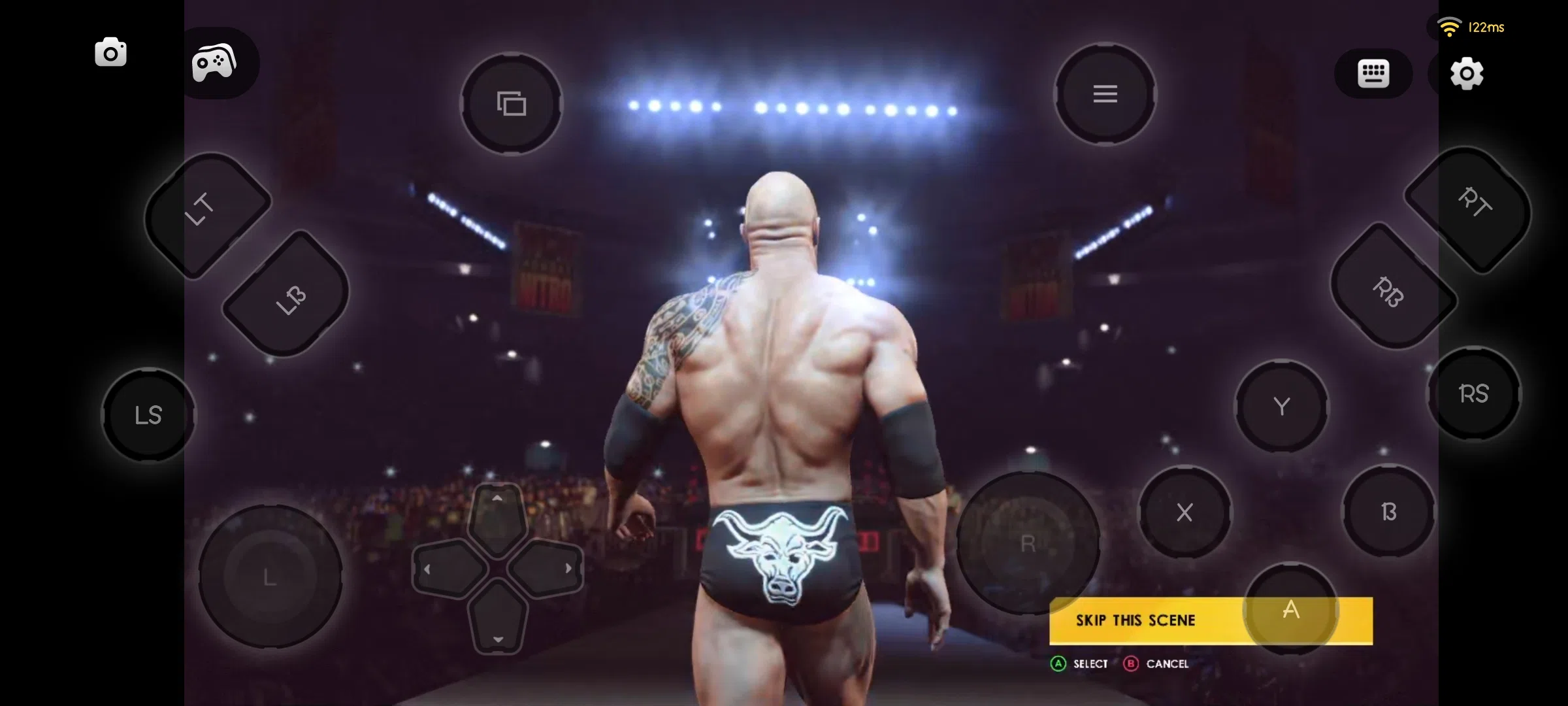Tap the LS stick-click button
The image size is (1568, 706).
tap(148, 414)
